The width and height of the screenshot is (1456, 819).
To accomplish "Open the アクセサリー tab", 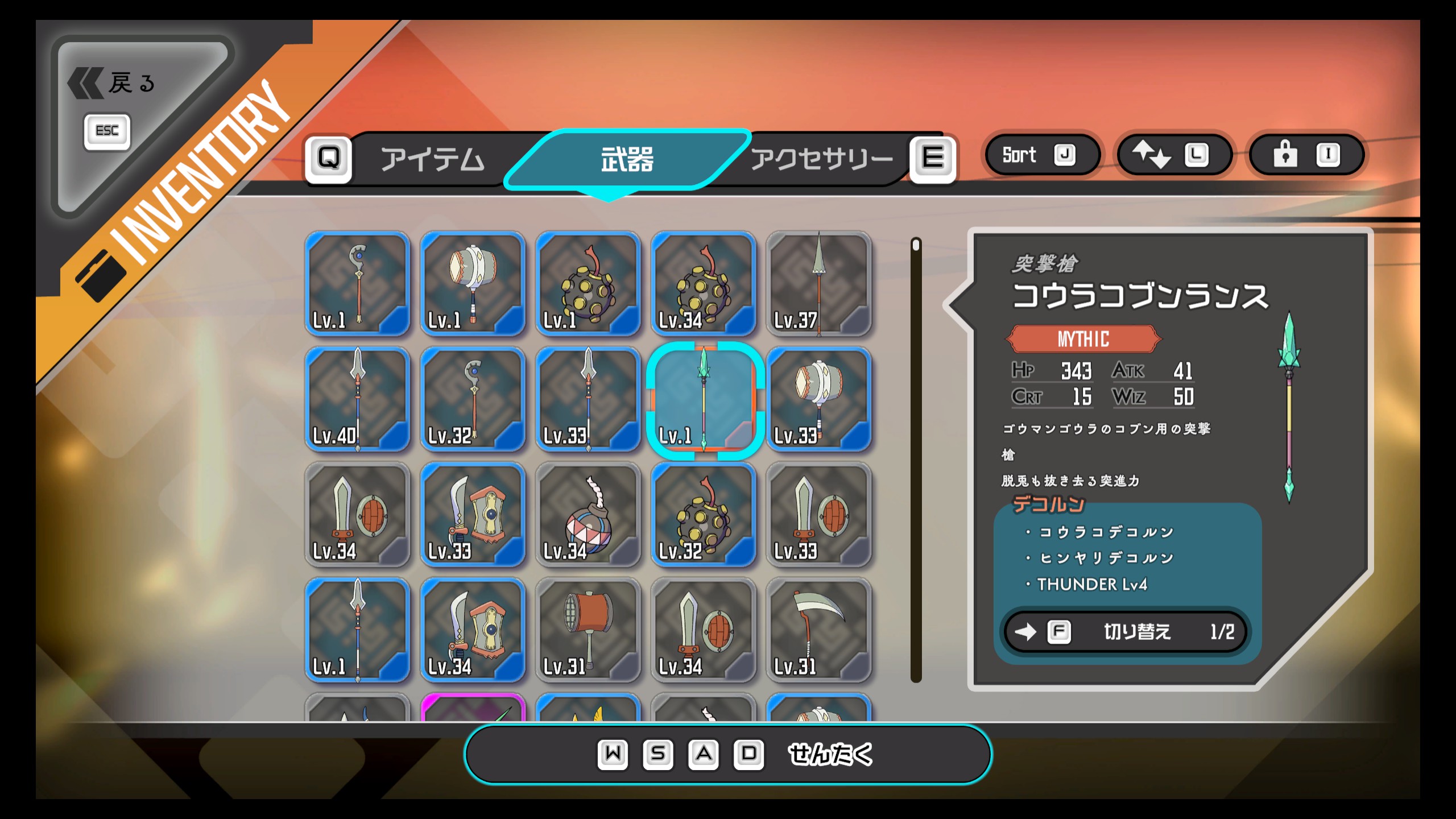I will (x=821, y=159).
